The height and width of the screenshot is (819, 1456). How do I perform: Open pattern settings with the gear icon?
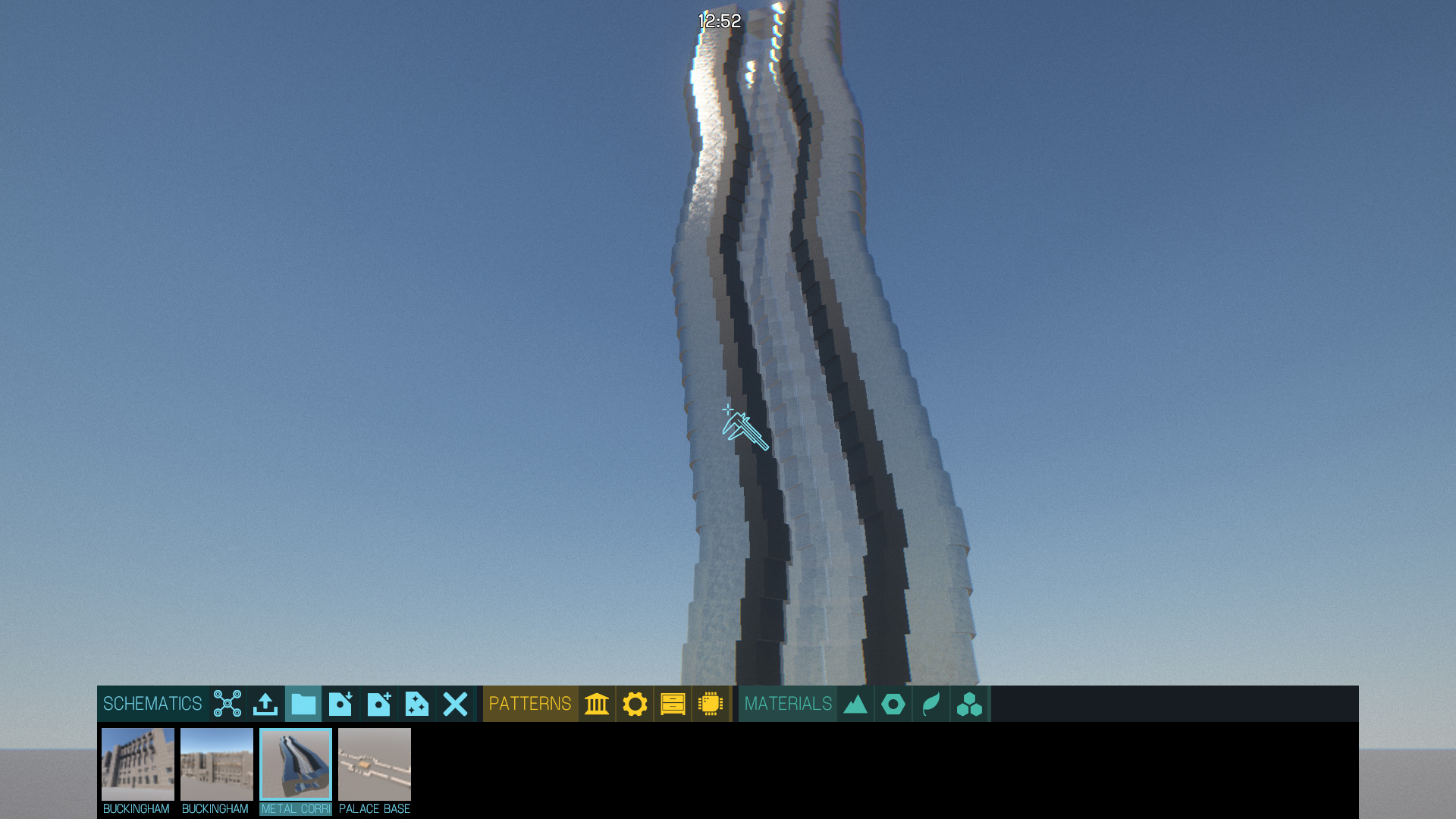click(635, 704)
